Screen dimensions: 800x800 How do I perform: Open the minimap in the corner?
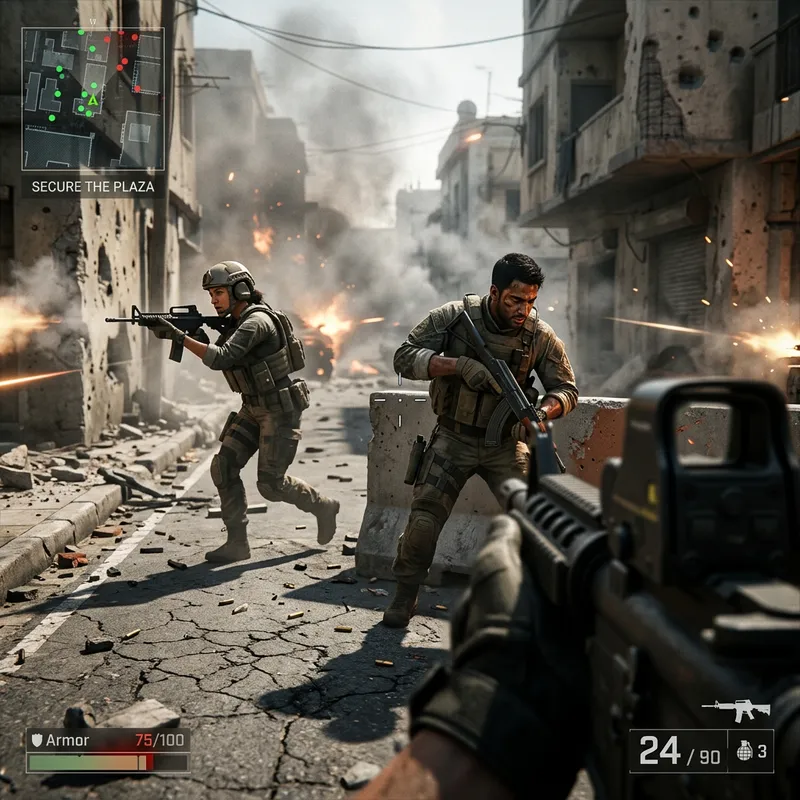(x=93, y=98)
